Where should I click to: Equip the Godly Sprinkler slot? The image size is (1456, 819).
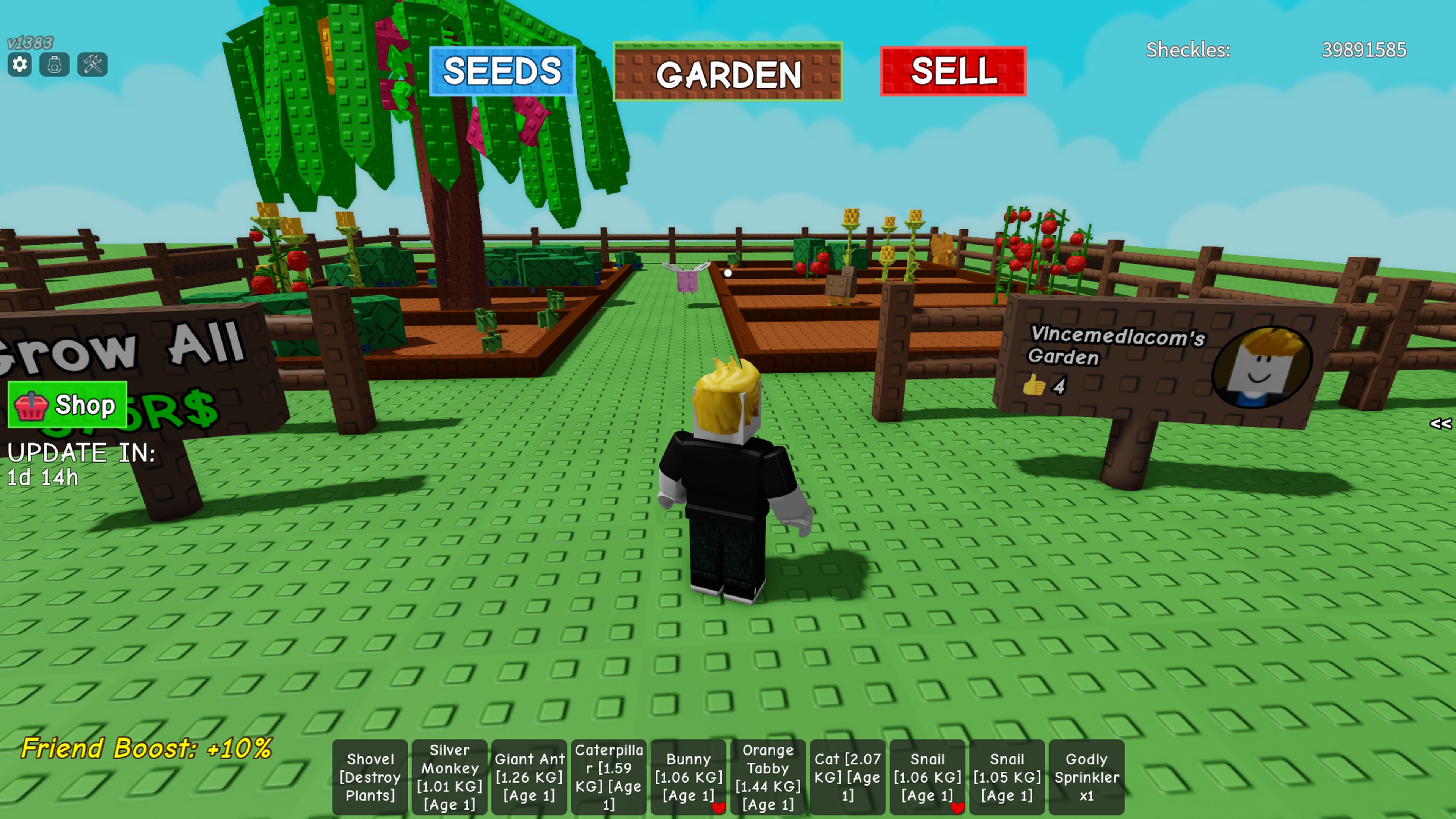[1086, 777]
